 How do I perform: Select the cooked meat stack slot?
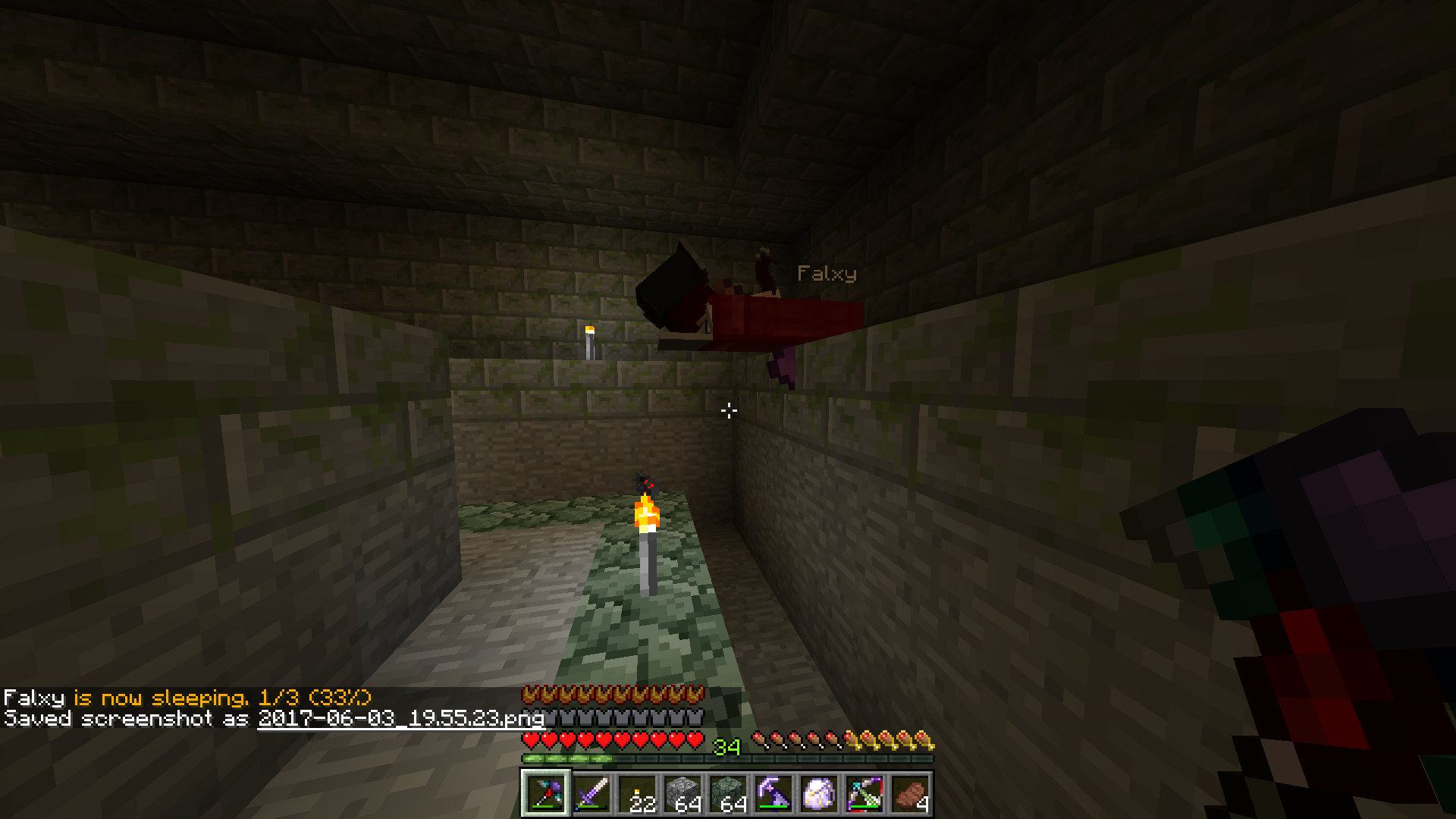(909, 794)
